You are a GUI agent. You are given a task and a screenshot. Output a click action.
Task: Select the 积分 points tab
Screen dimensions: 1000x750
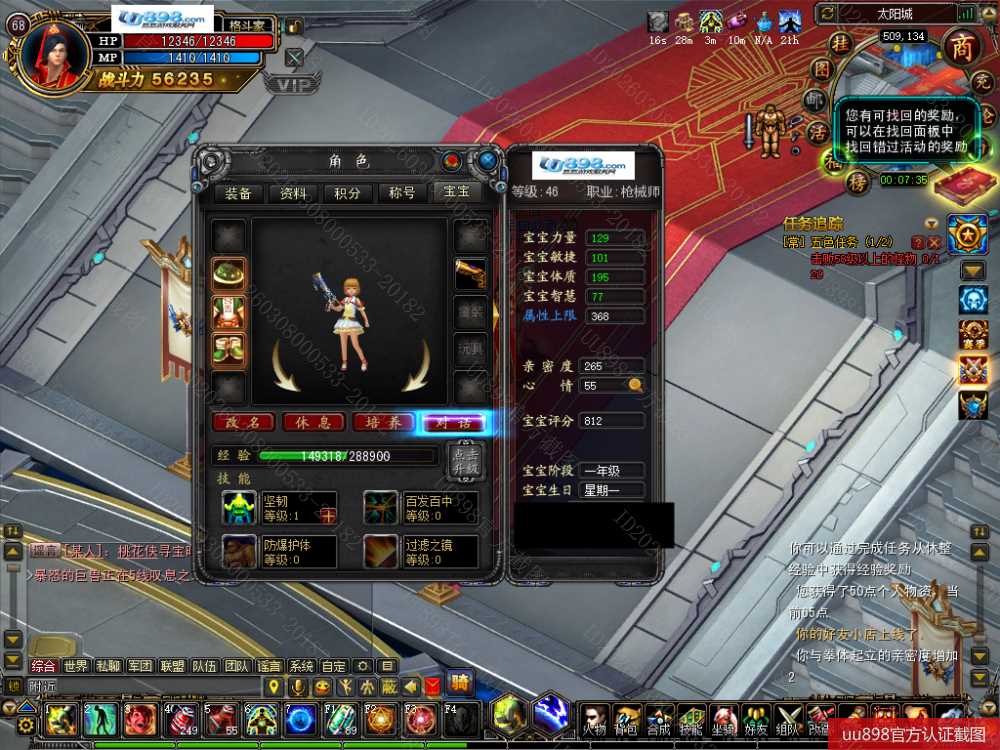(x=347, y=193)
